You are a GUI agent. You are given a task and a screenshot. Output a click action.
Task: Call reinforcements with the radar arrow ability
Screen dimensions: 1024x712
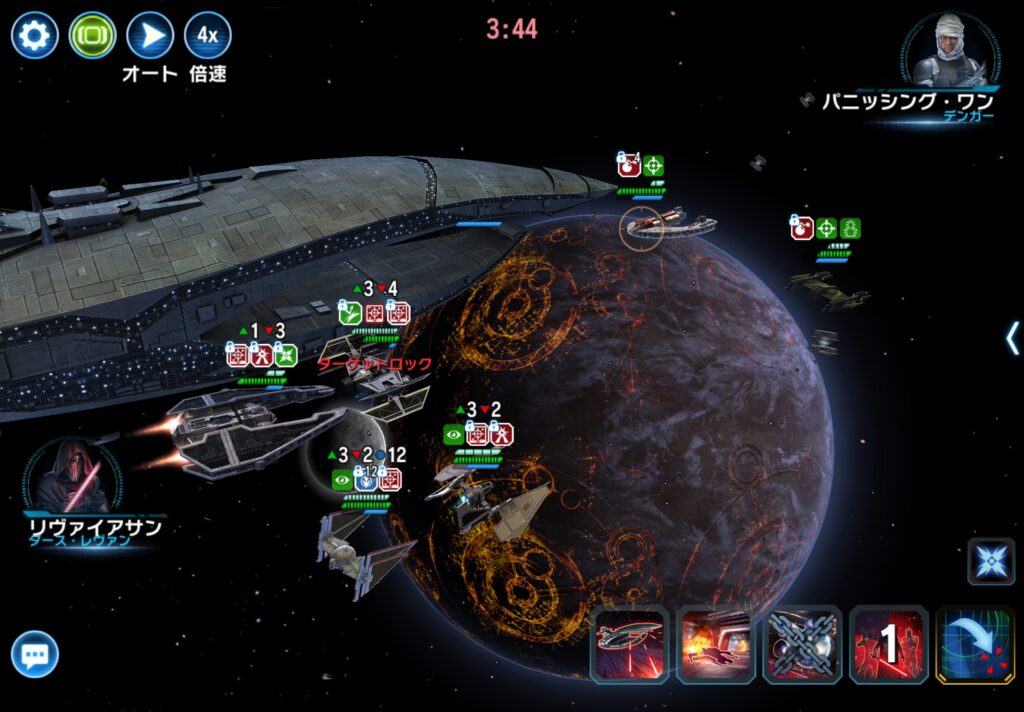(974, 646)
